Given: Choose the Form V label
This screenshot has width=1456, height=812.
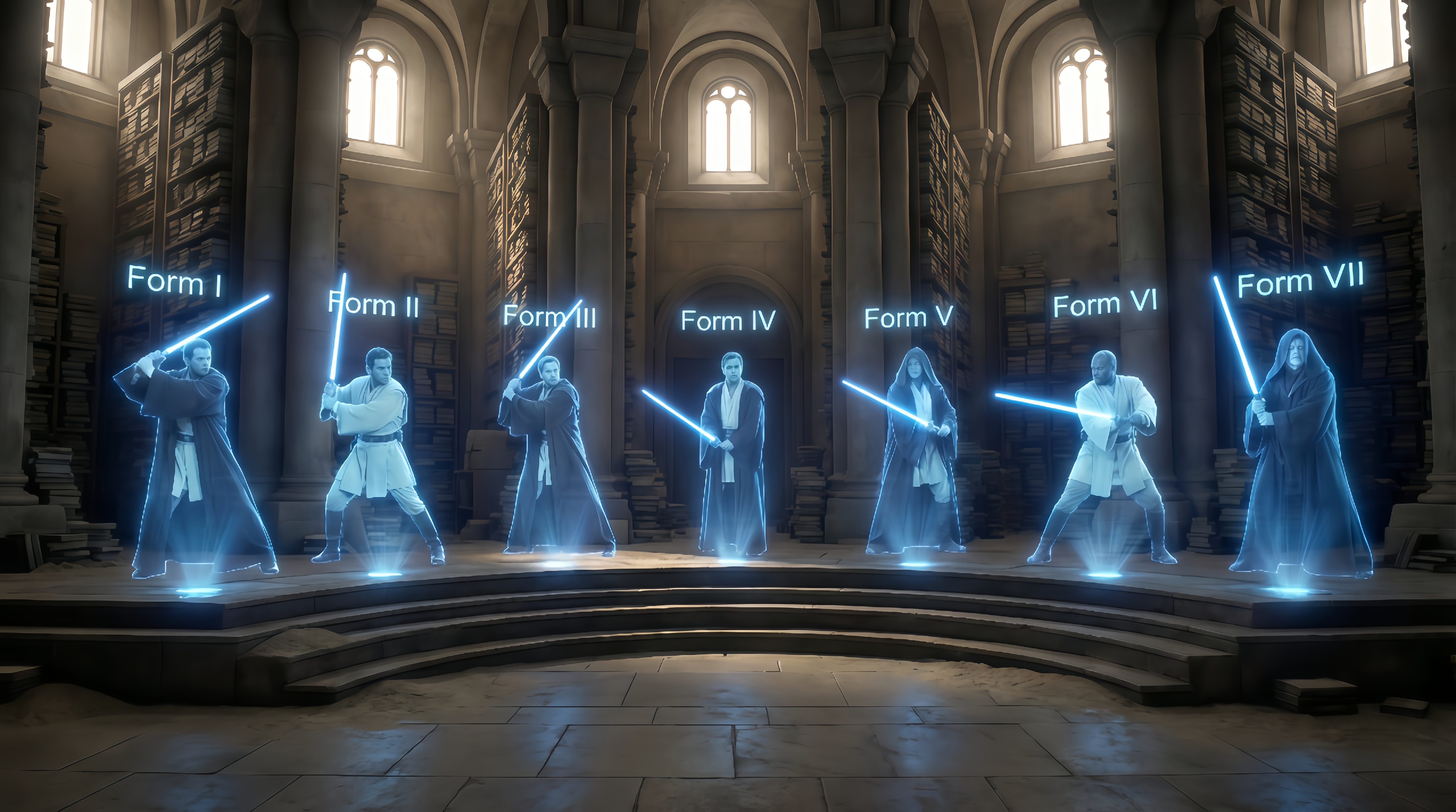Looking at the screenshot, I should (908, 318).
